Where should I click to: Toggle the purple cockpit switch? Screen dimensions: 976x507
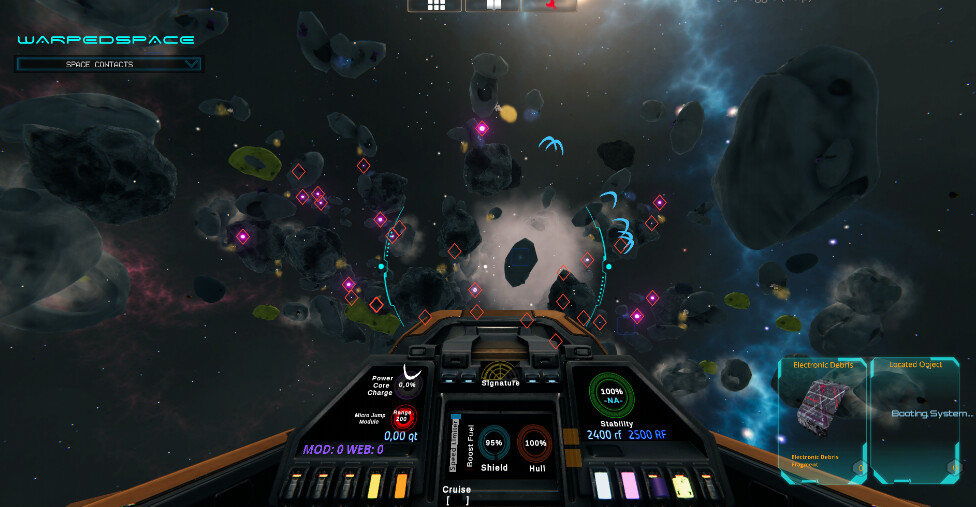656,484
